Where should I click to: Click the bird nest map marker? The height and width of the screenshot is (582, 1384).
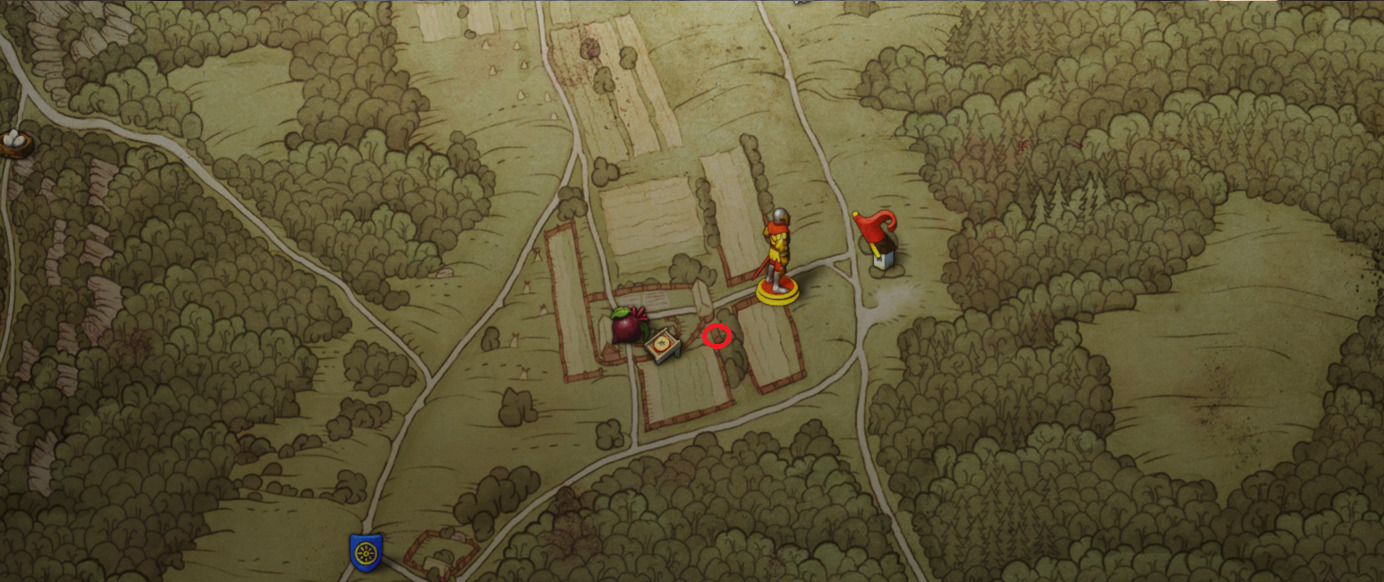pyautogui.click(x=14, y=143)
